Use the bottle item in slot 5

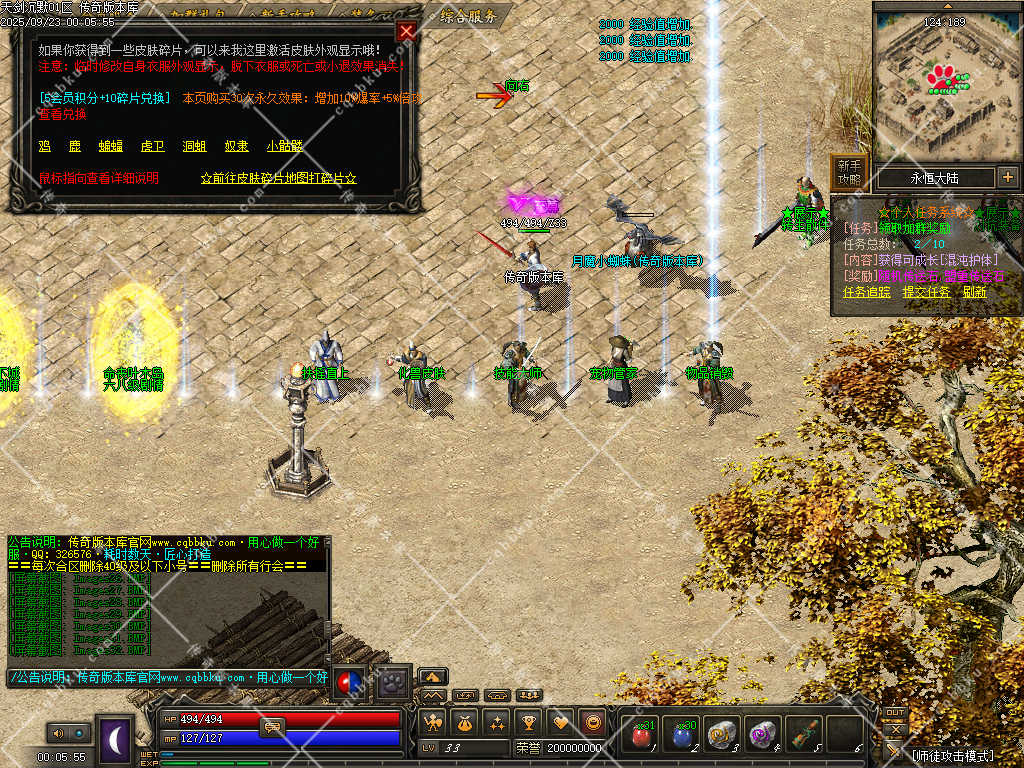coord(803,735)
